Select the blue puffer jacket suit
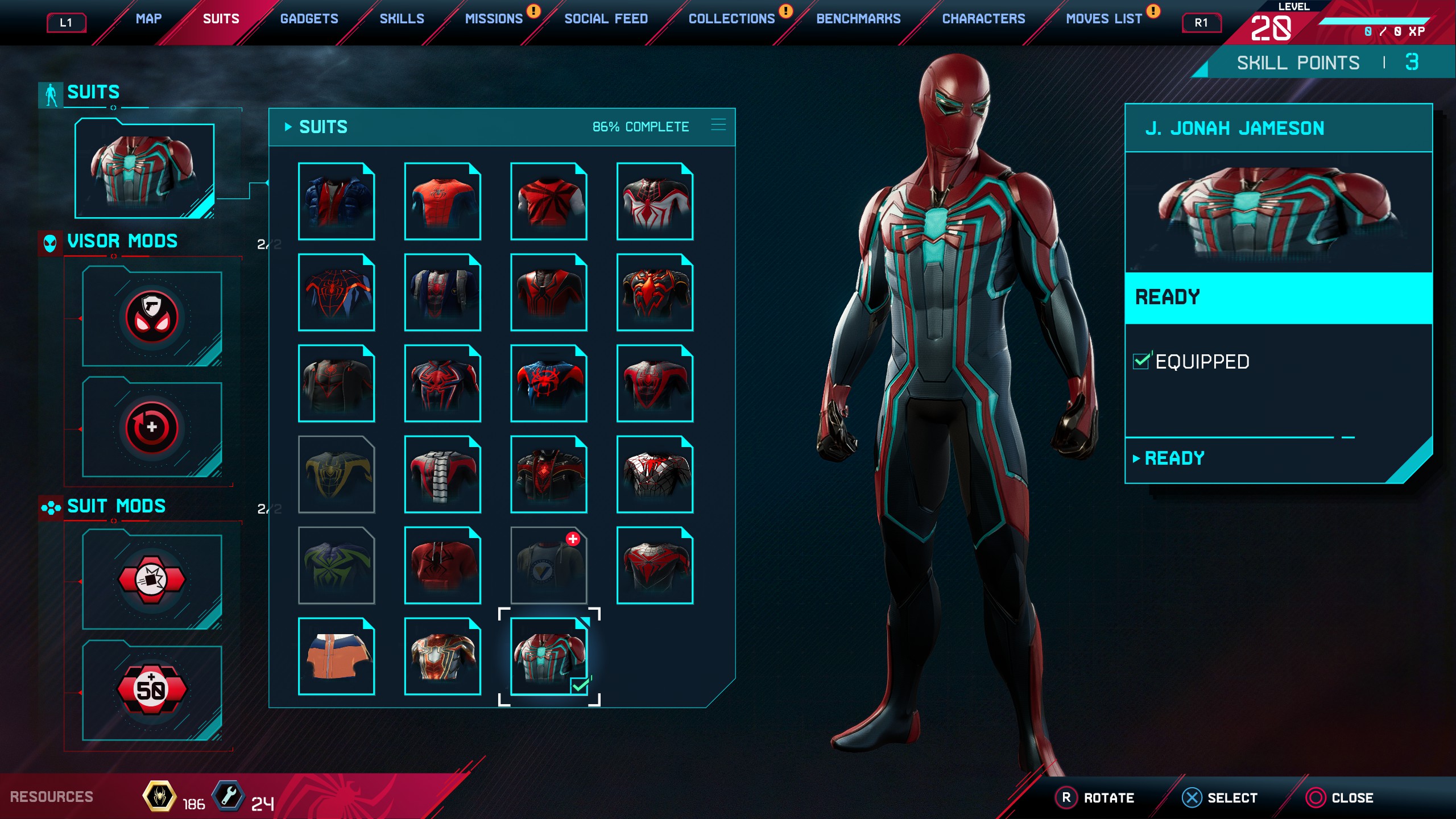The image size is (1456, 819). pyautogui.click(x=336, y=201)
